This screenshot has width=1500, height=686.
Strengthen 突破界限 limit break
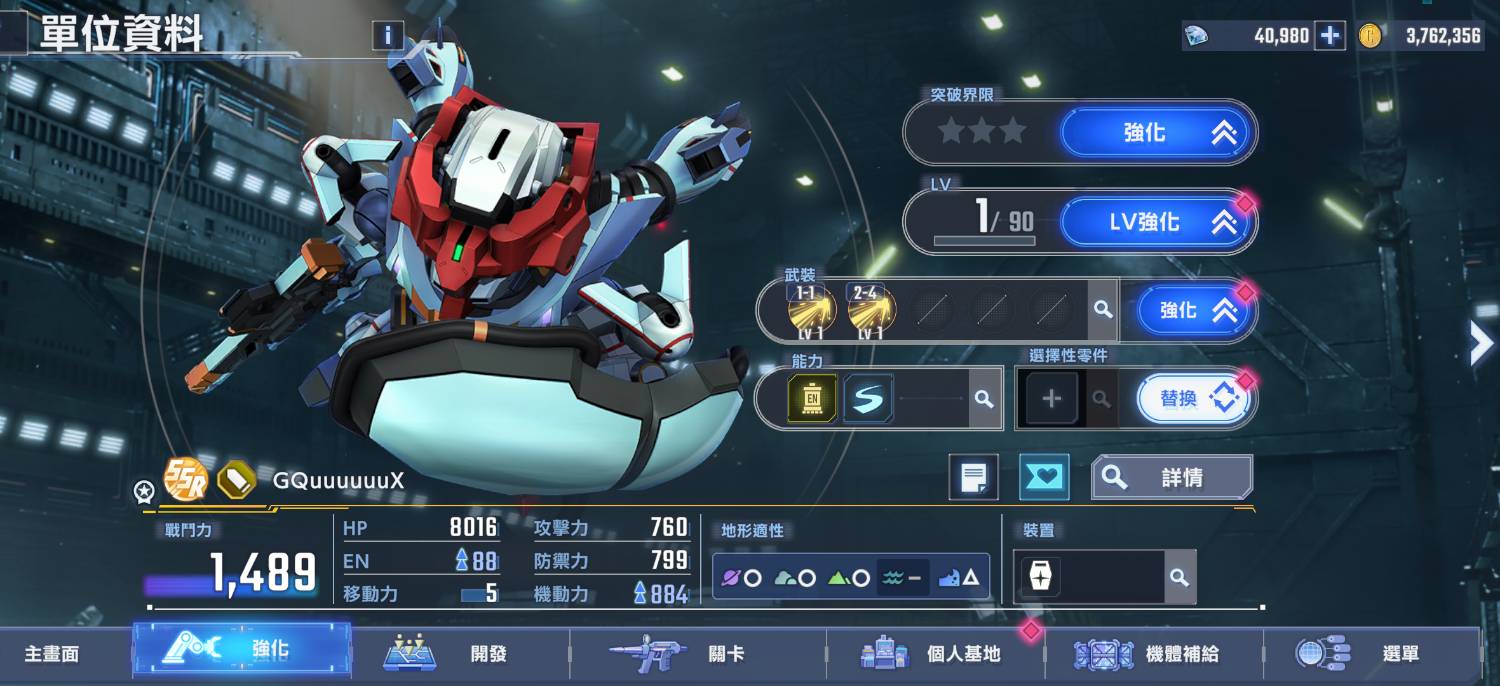pyautogui.click(x=1157, y=132)
